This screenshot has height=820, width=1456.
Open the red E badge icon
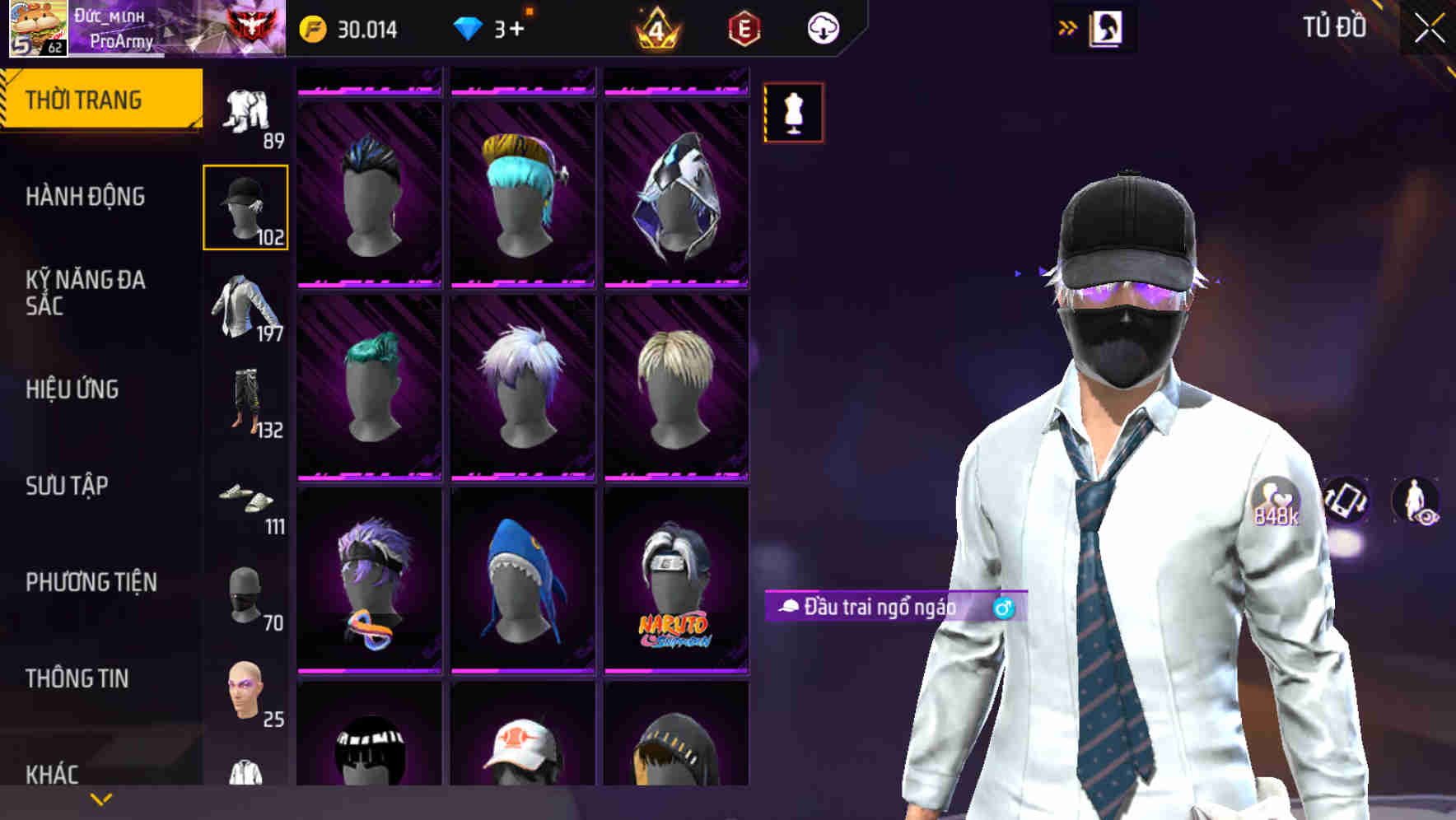pyautogui.click(x=744, y=27)
